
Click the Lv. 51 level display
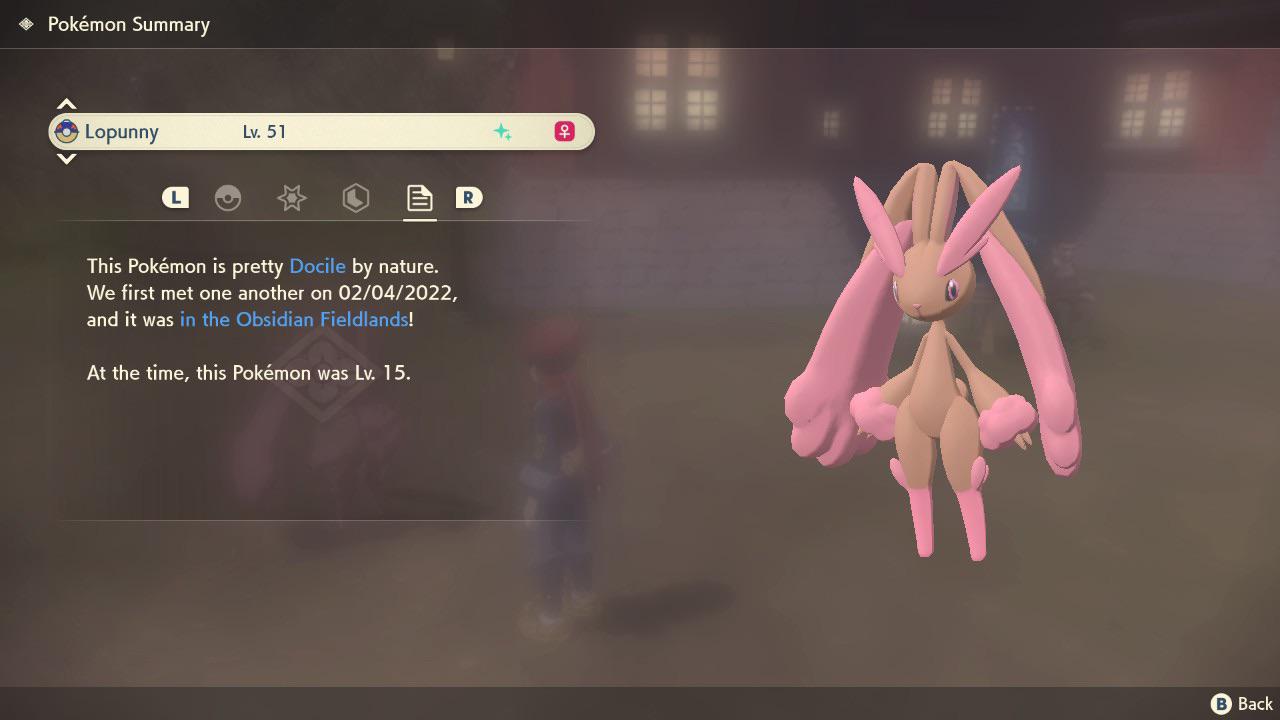tap(264, 131)
